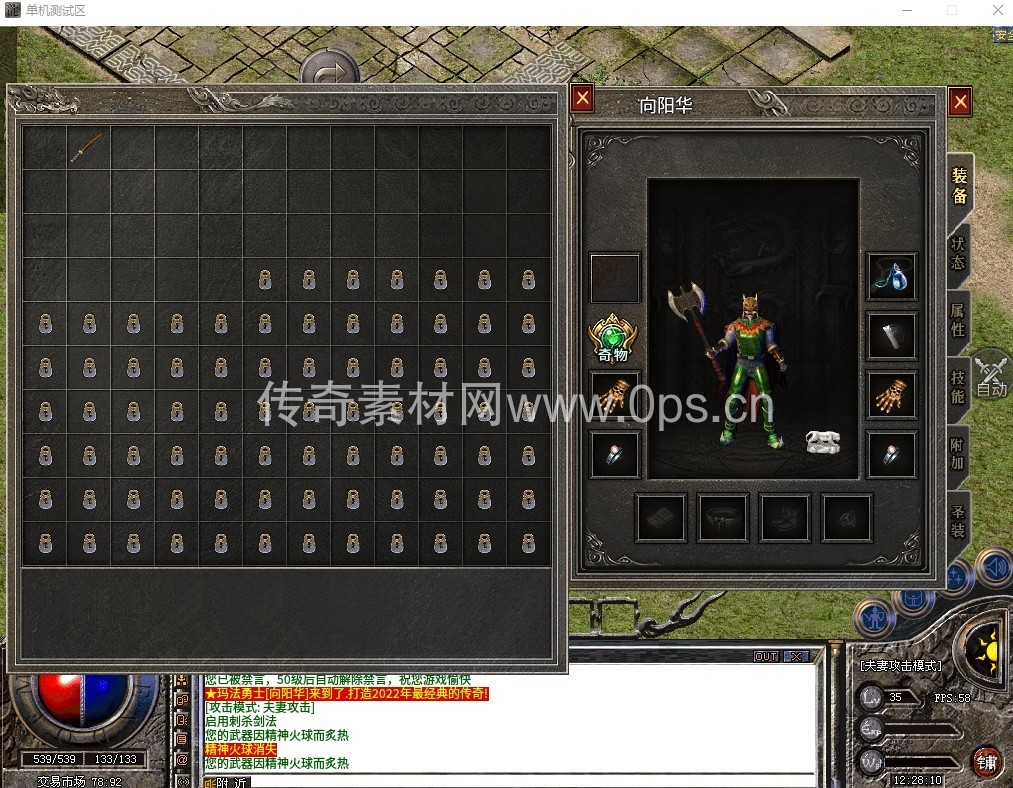
Task: Select the blue necklace equipment slot
Action: (891, 277)
